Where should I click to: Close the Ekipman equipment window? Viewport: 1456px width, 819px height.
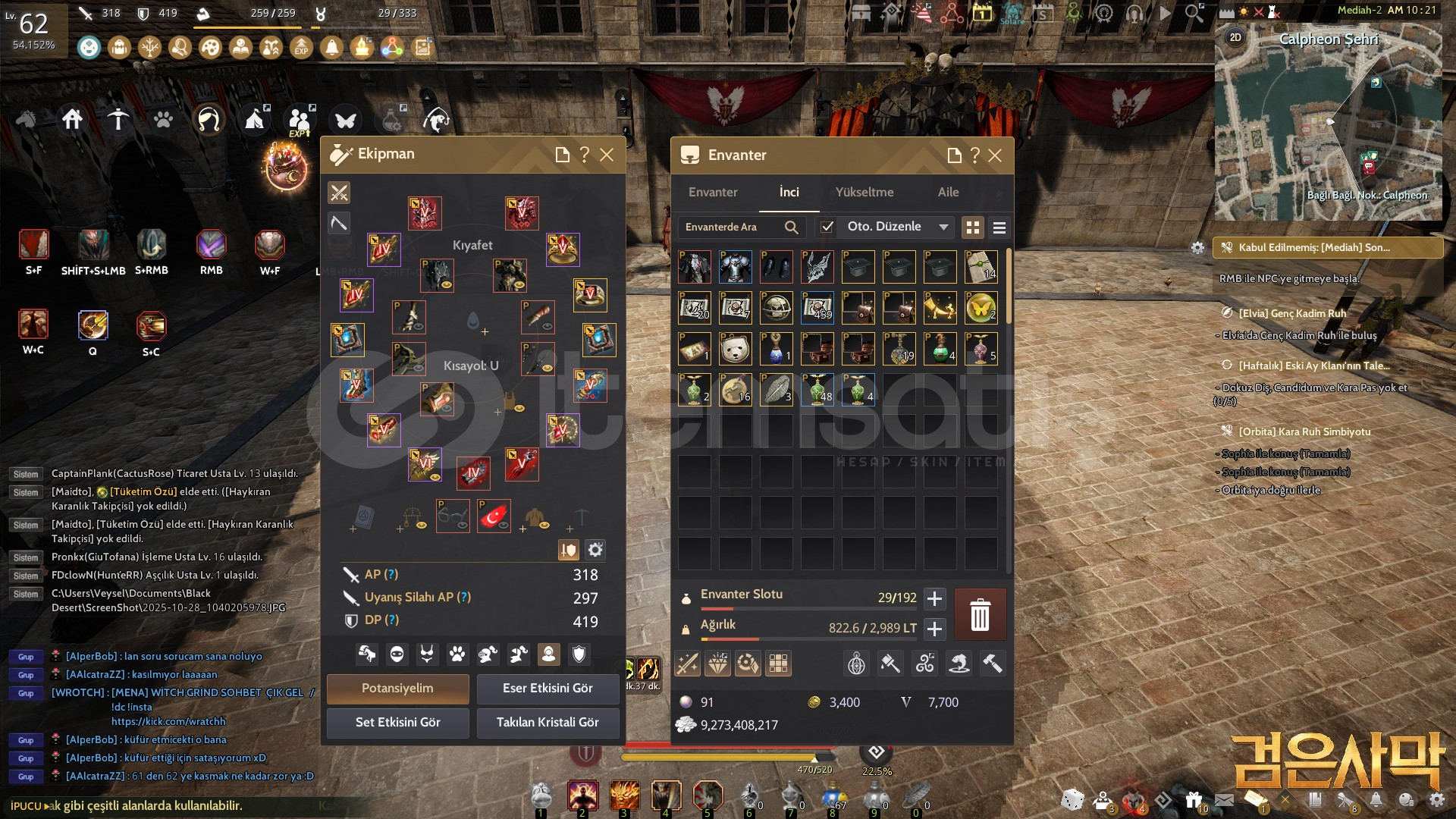607,155
